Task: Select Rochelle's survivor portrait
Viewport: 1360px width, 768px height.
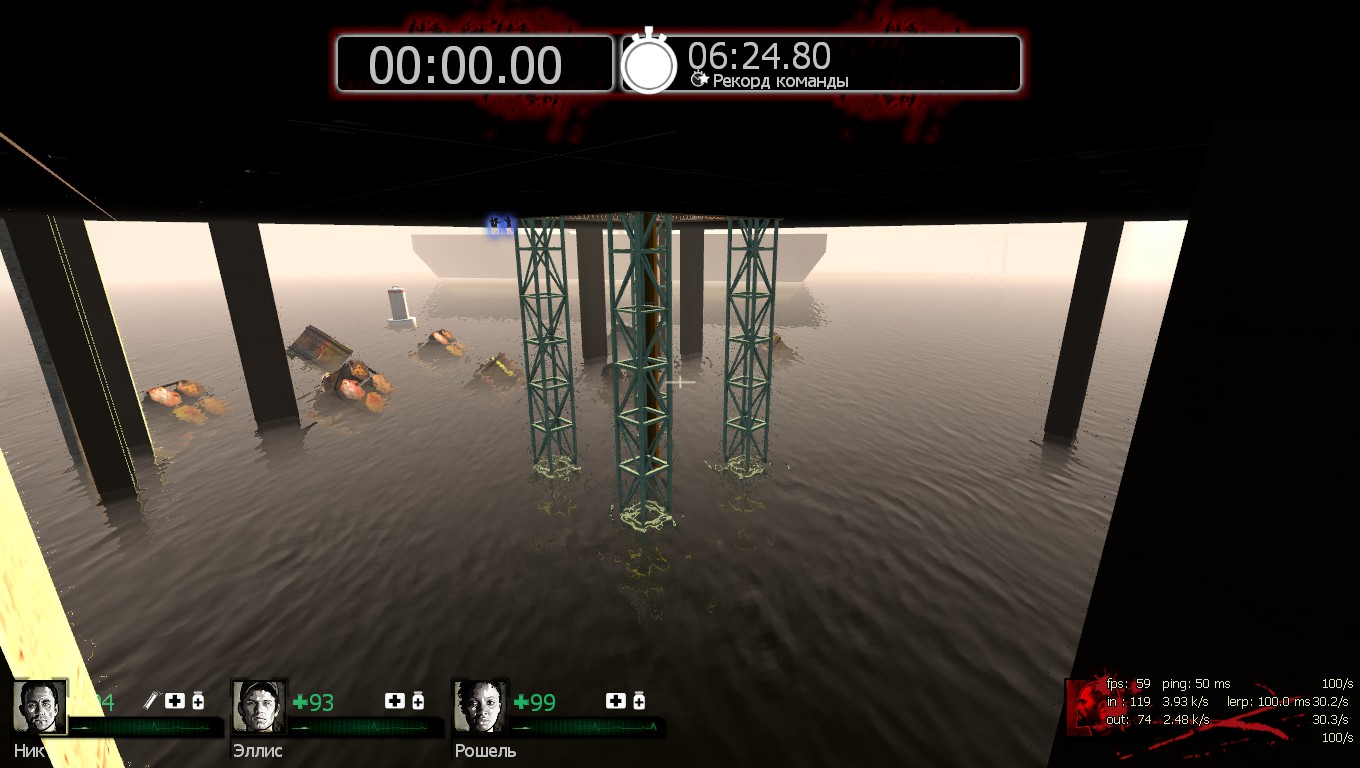Action: (480, 707)
